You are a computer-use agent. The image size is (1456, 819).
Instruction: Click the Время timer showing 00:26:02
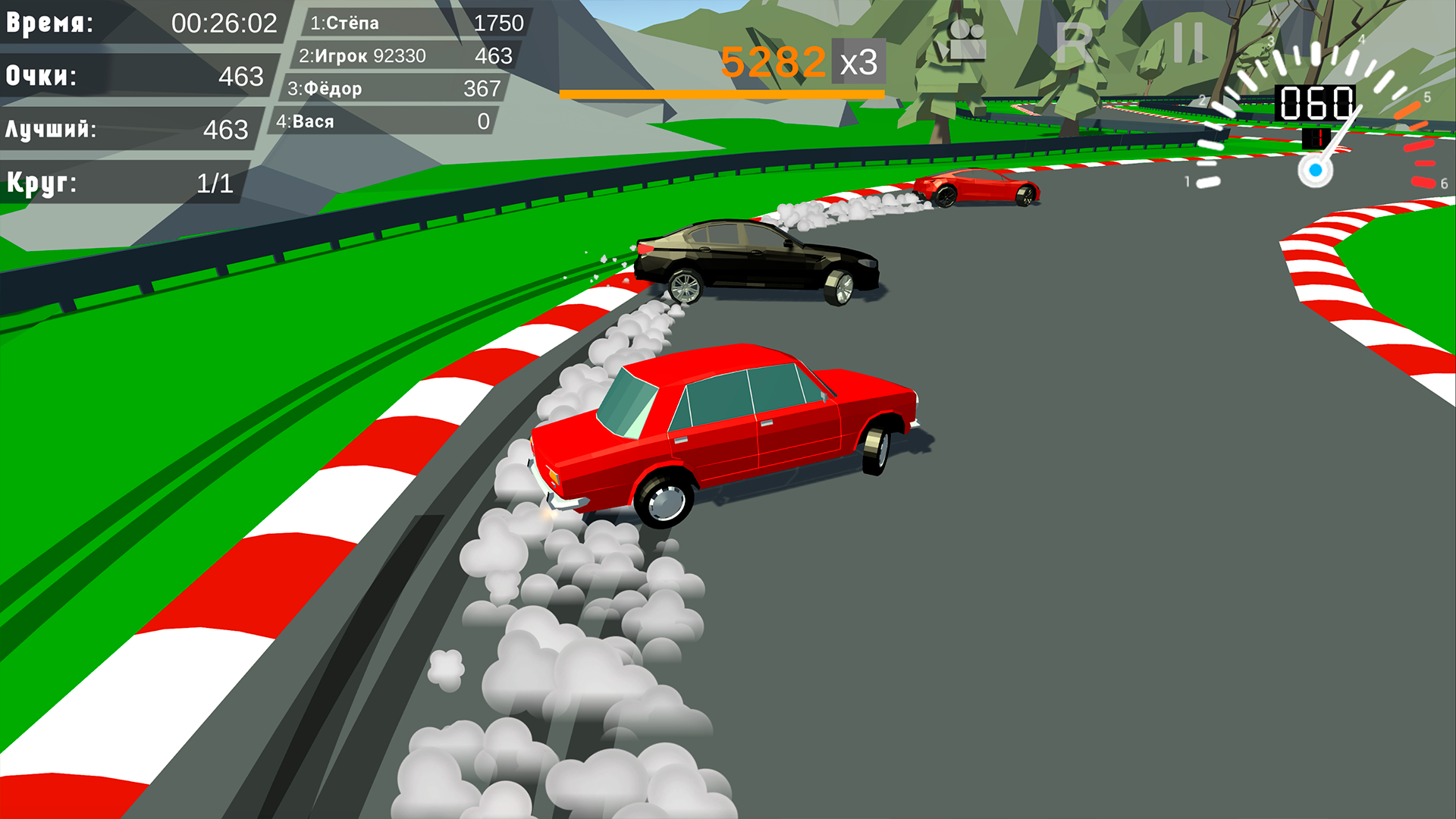coord(140,23)
